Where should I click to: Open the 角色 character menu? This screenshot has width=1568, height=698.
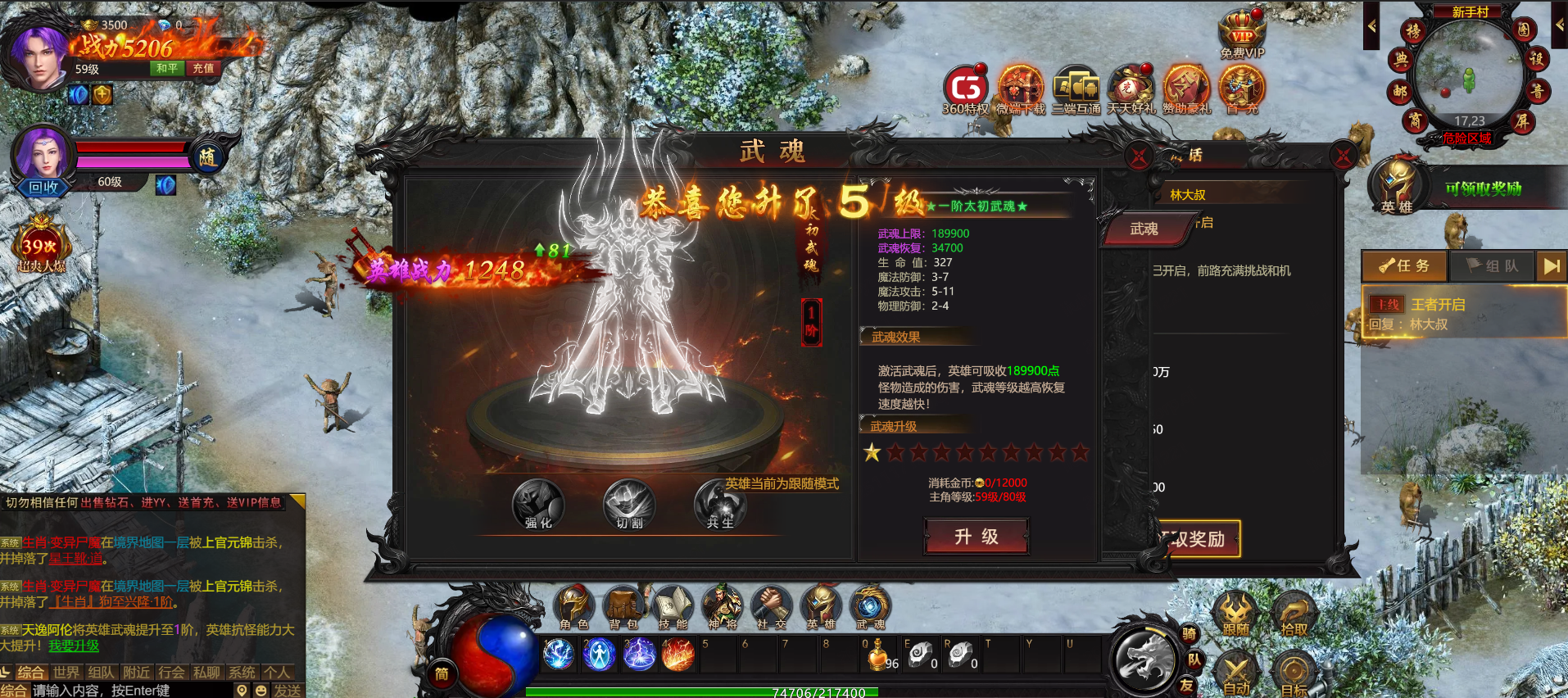pyautogui.click(x=573, y=608)
